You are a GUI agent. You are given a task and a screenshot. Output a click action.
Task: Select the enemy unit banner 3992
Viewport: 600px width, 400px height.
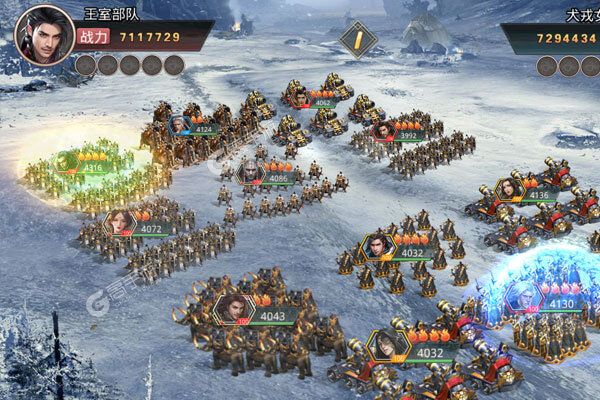point(398,133)
